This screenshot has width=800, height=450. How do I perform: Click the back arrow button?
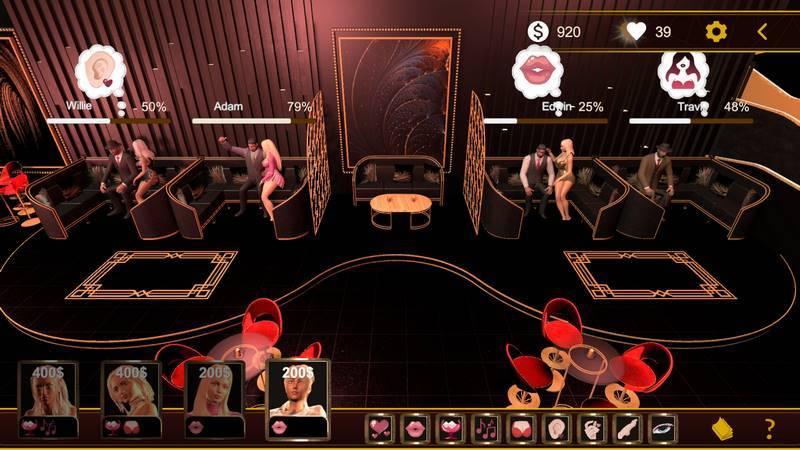762,32
